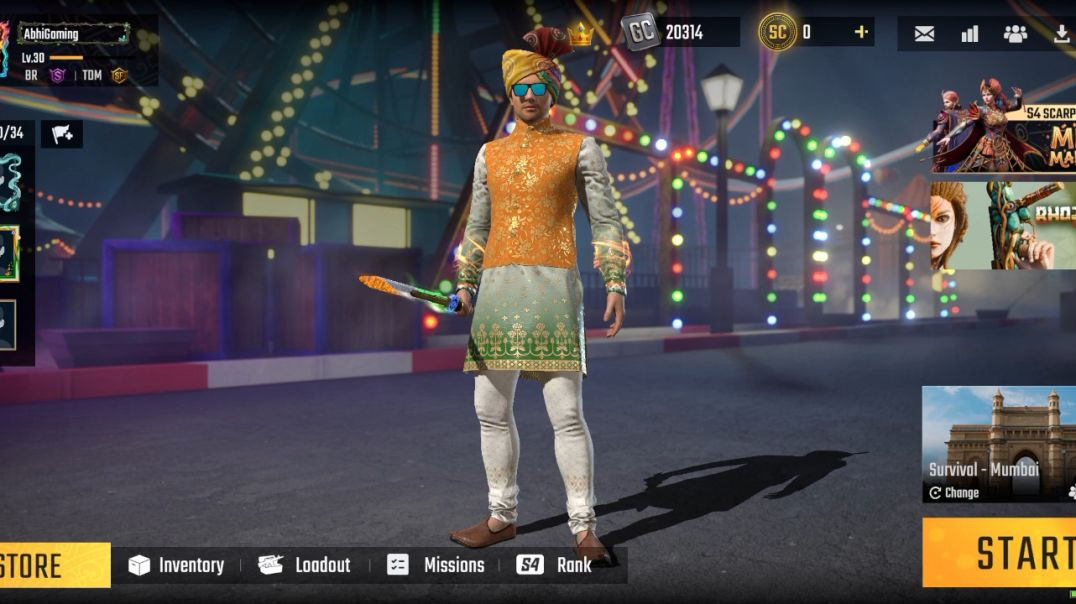Image resolution: width=1076 pixels, height=604 pixels.
Task: Open the Missions menu
Action: [436, 565]
